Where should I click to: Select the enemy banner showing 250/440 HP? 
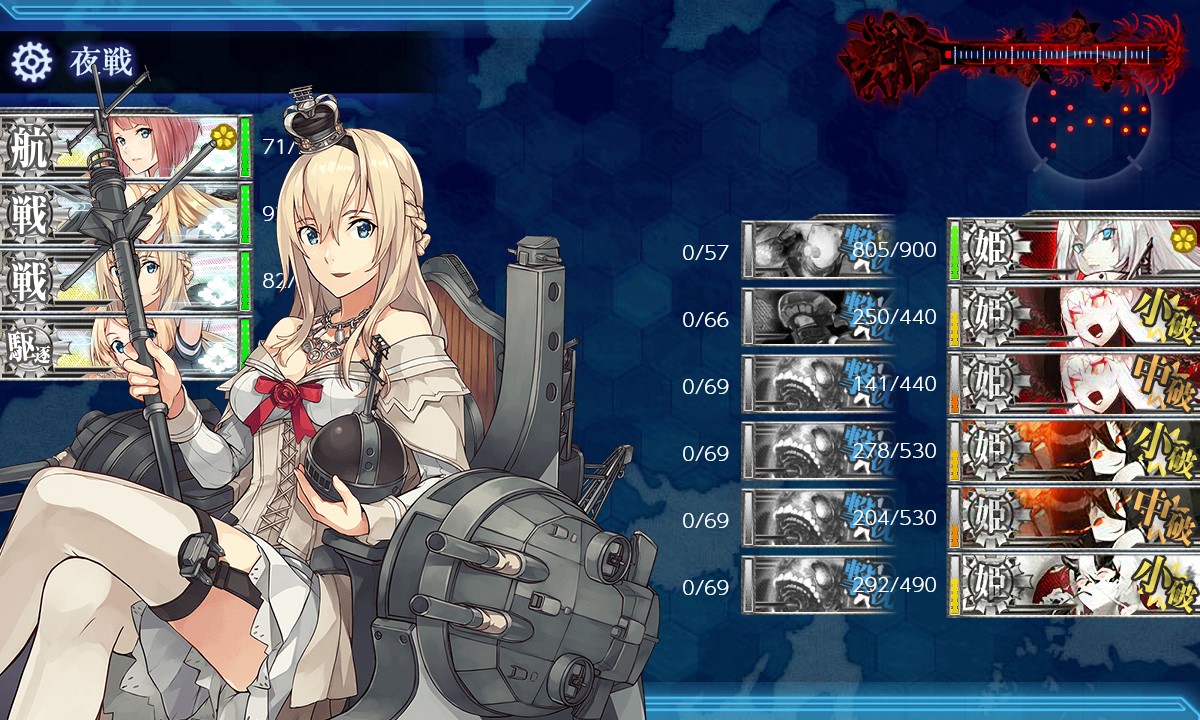(x=1075, y=317)
